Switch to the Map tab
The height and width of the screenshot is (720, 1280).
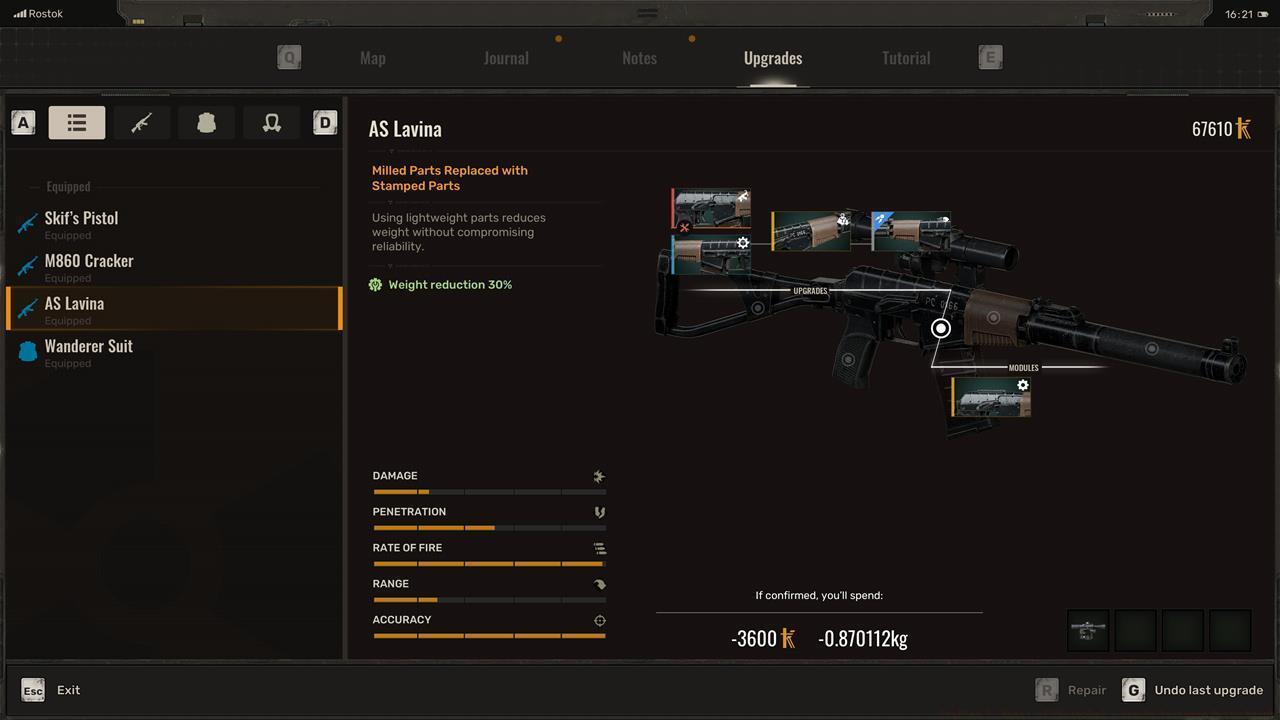click(x=372, y=58)
